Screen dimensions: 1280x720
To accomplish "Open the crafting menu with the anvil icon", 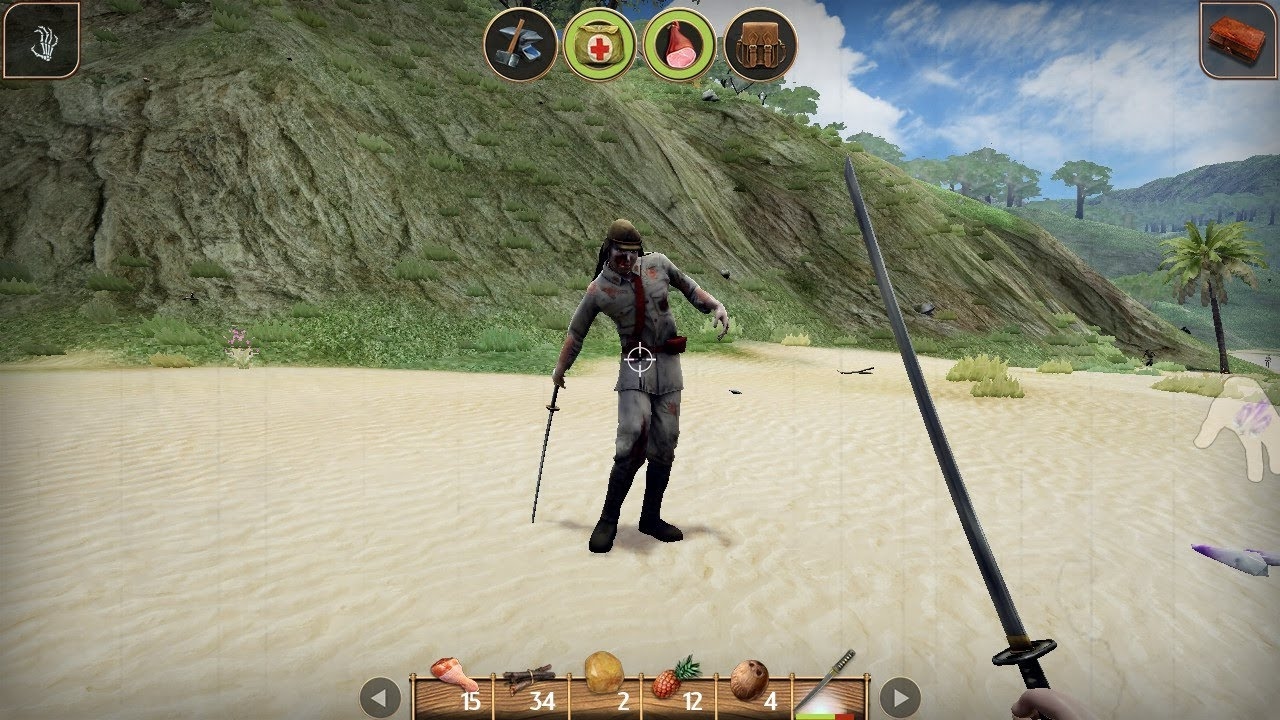I will 520,45.
